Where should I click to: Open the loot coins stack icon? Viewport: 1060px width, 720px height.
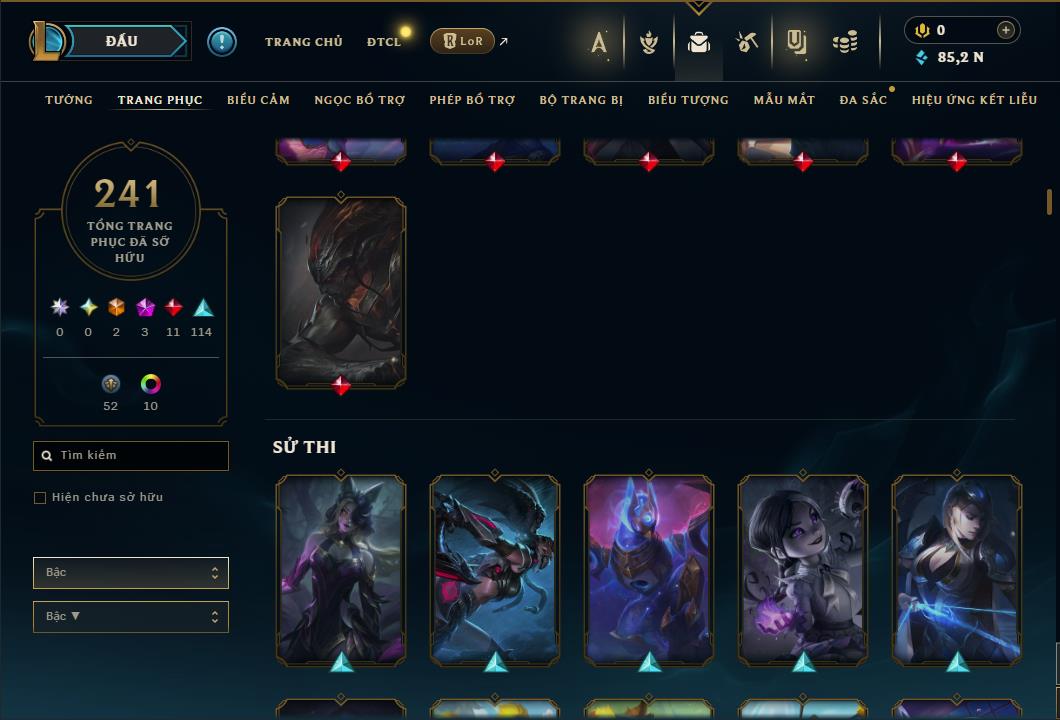845,42
